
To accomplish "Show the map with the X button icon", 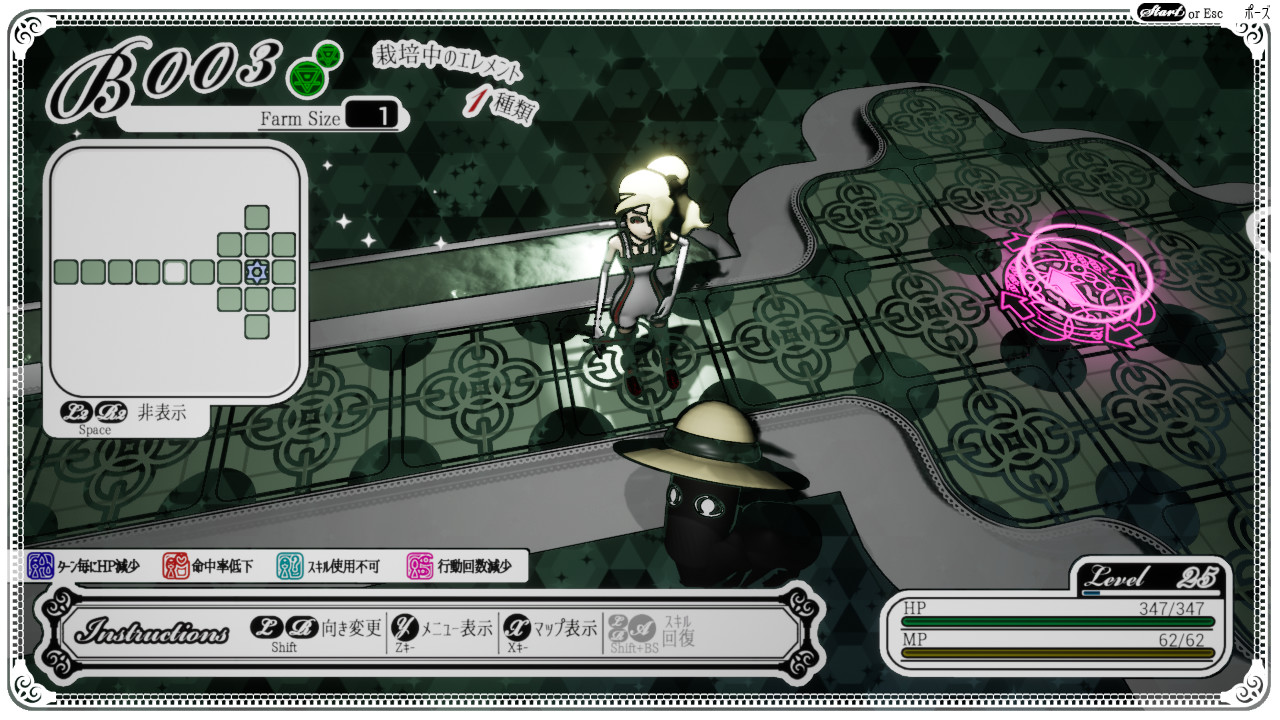I will point(515,629).
